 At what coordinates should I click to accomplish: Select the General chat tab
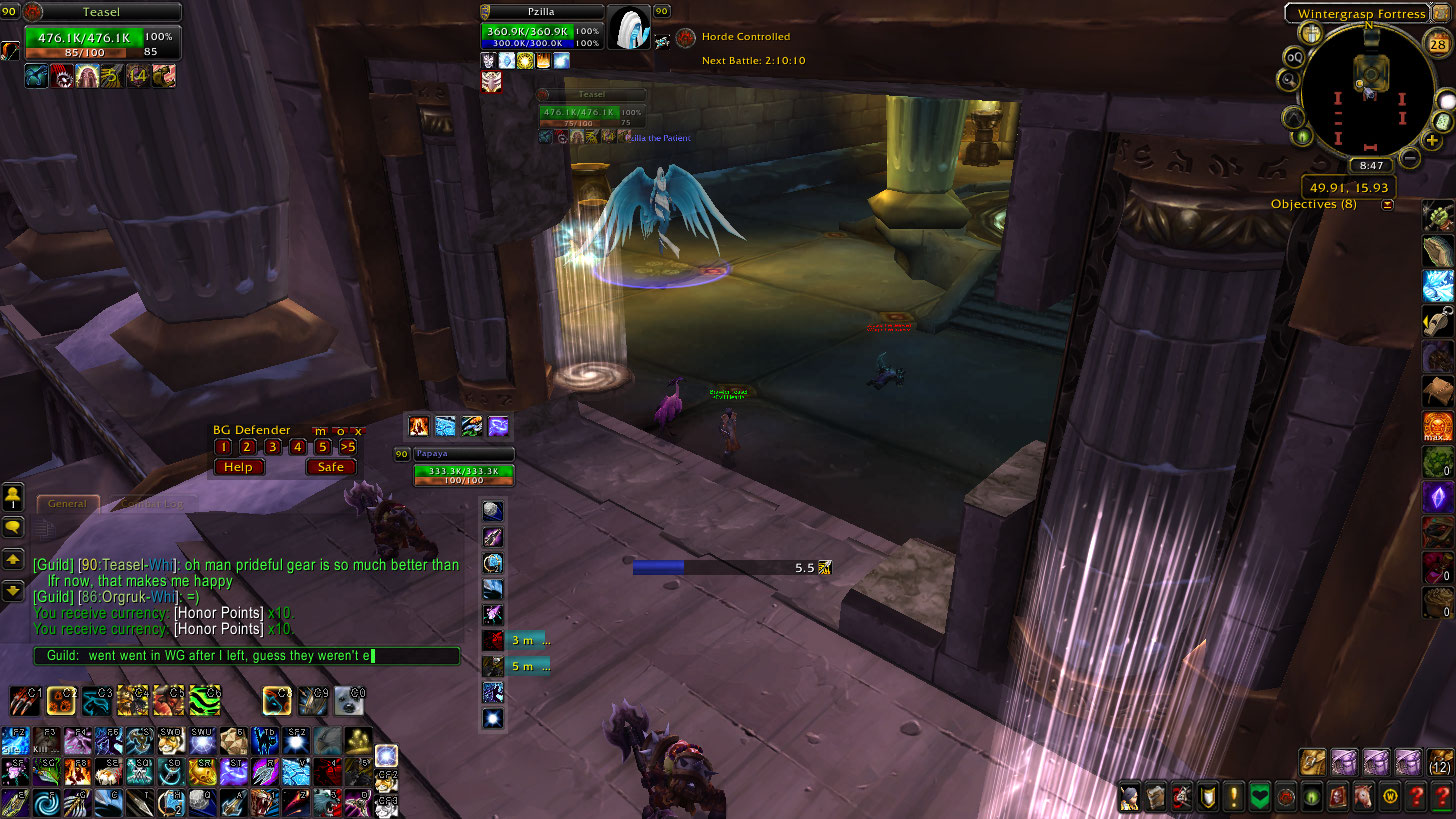pos(68,504)
